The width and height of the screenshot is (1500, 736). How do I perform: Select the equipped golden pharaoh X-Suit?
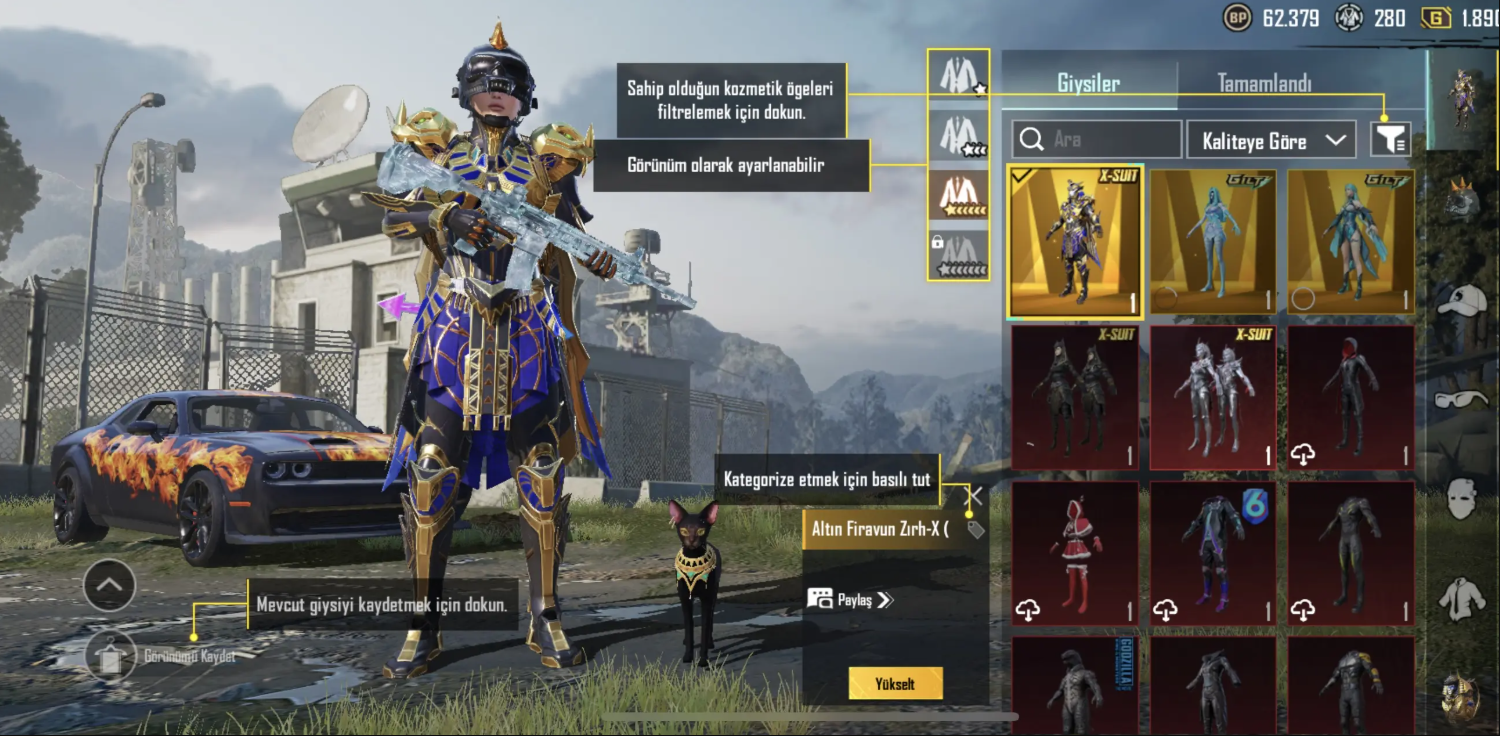click(1075, 243)
